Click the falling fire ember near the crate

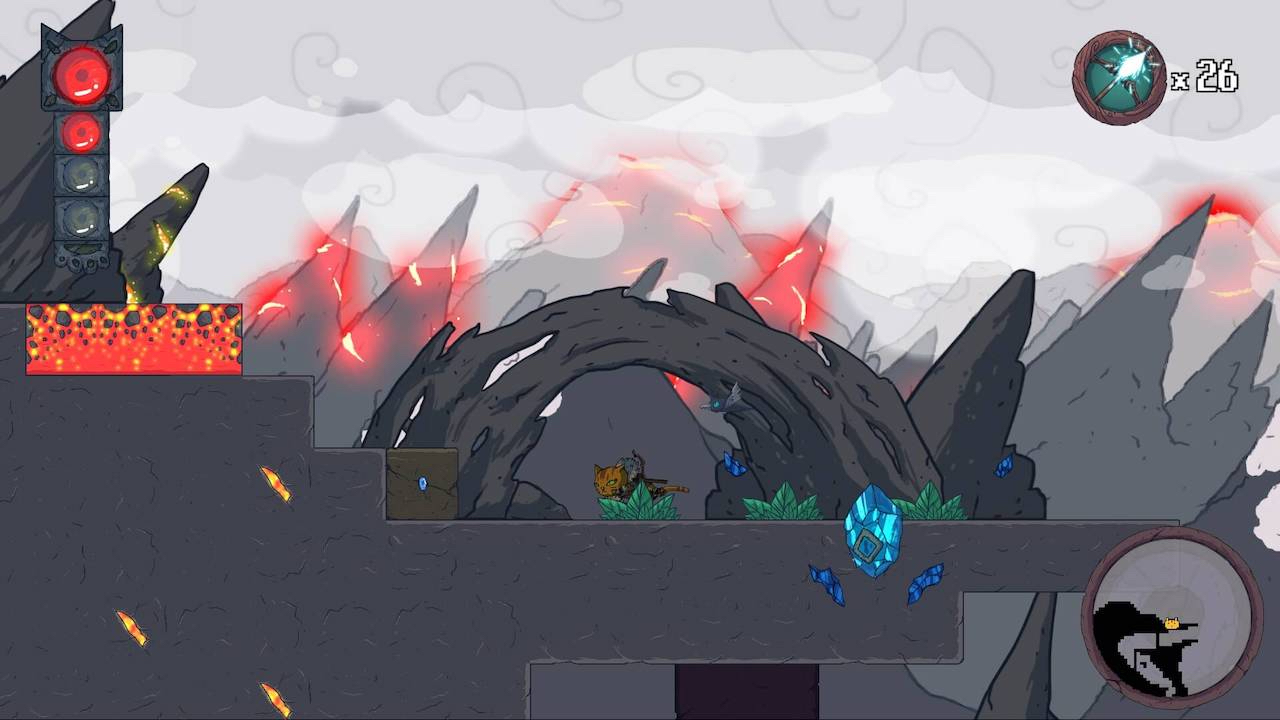[x=278, y=483]
